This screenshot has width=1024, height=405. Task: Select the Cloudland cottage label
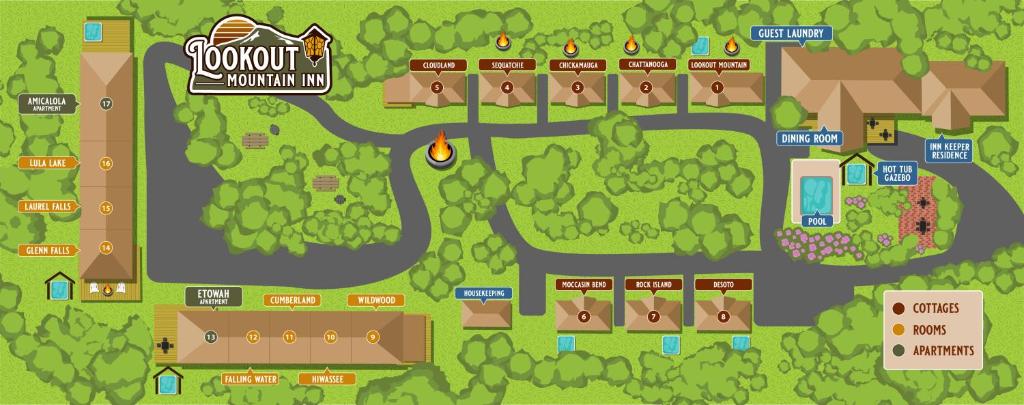[x=438, y=66]
